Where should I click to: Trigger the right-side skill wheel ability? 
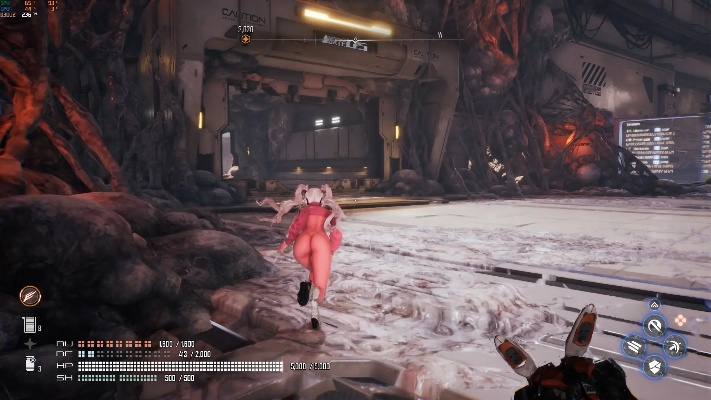click(x=675, y=347)
